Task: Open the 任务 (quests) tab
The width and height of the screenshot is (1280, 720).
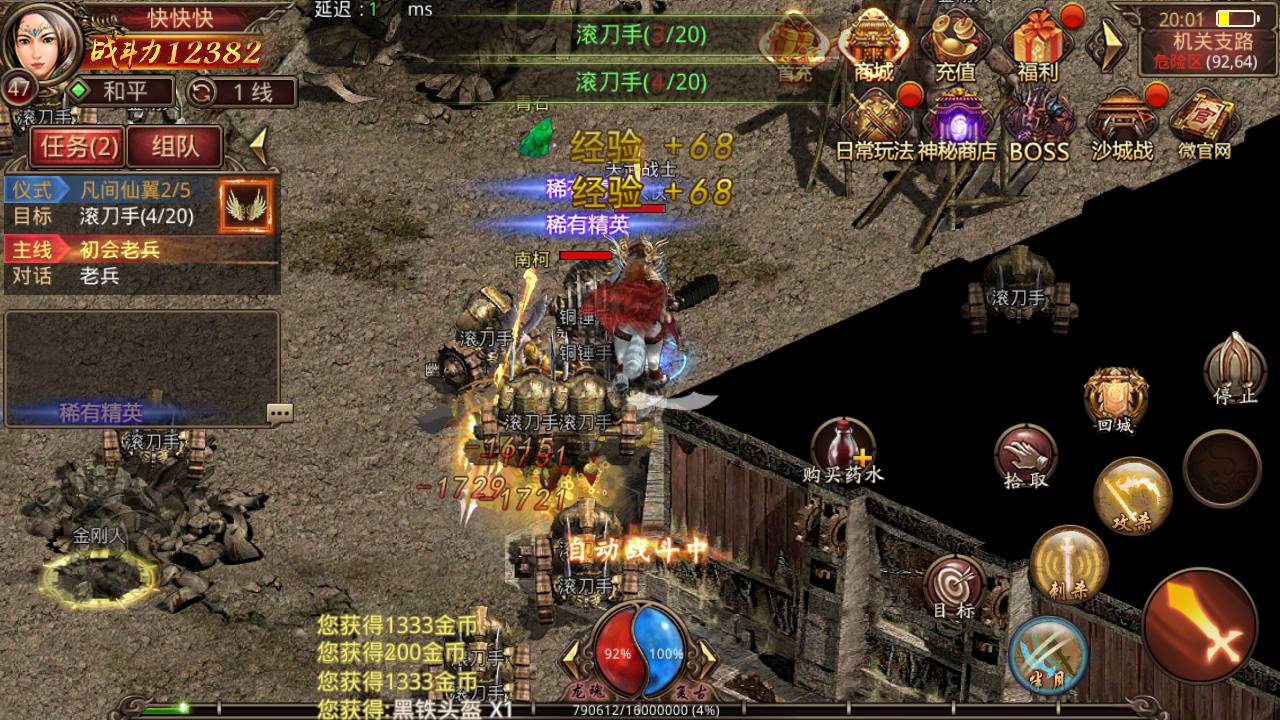Action: pyautogui.click(x=75, y=148)
